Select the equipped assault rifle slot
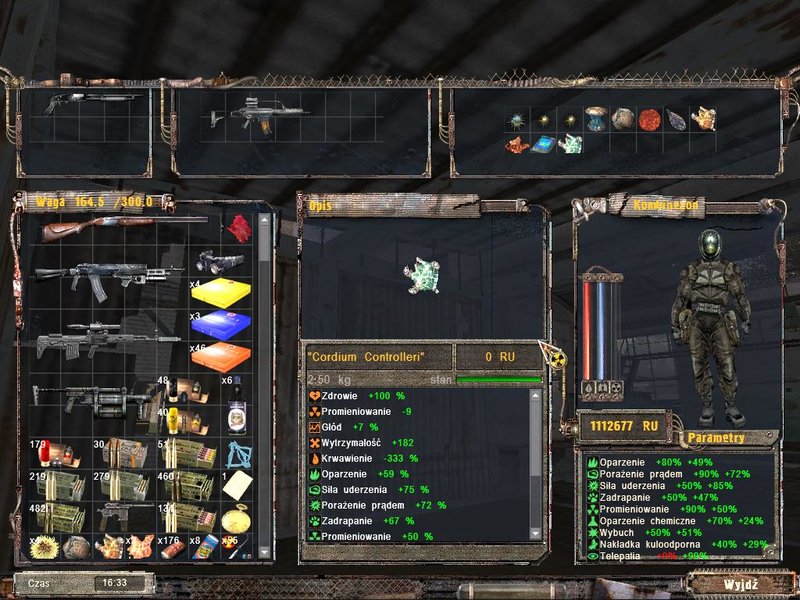 tap(248, 118)
